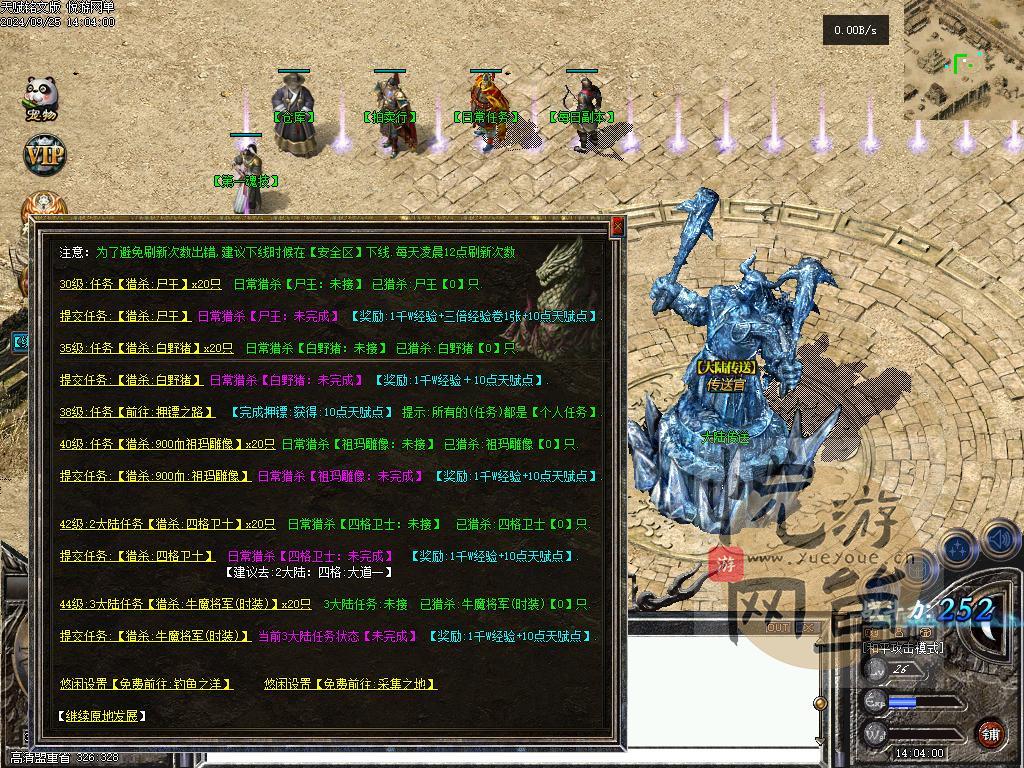Open the panda pet (宠物) menu
1024x768 pixels.
coord(41,98)
